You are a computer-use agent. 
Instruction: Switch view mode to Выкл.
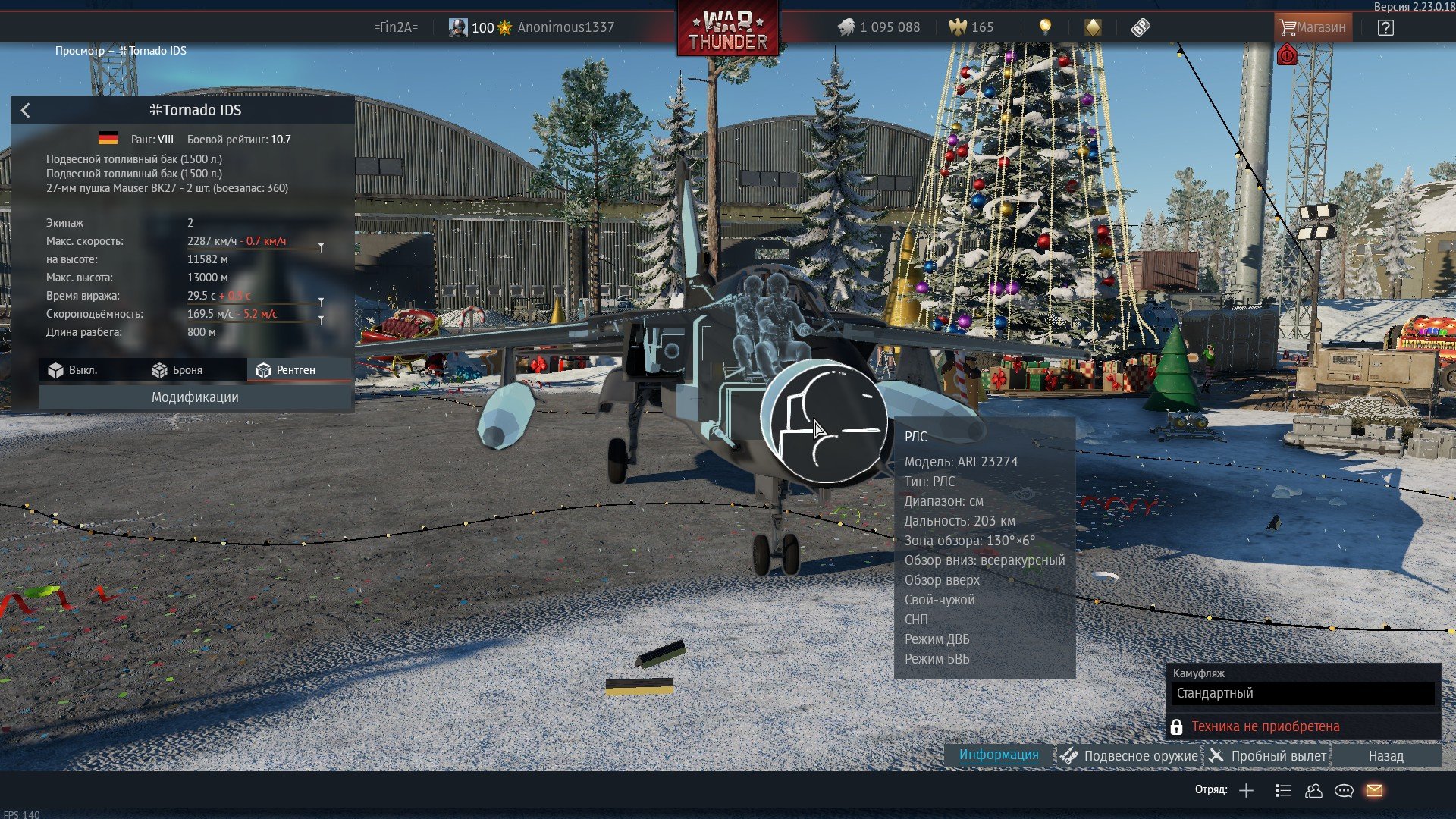tap(74, 370)
